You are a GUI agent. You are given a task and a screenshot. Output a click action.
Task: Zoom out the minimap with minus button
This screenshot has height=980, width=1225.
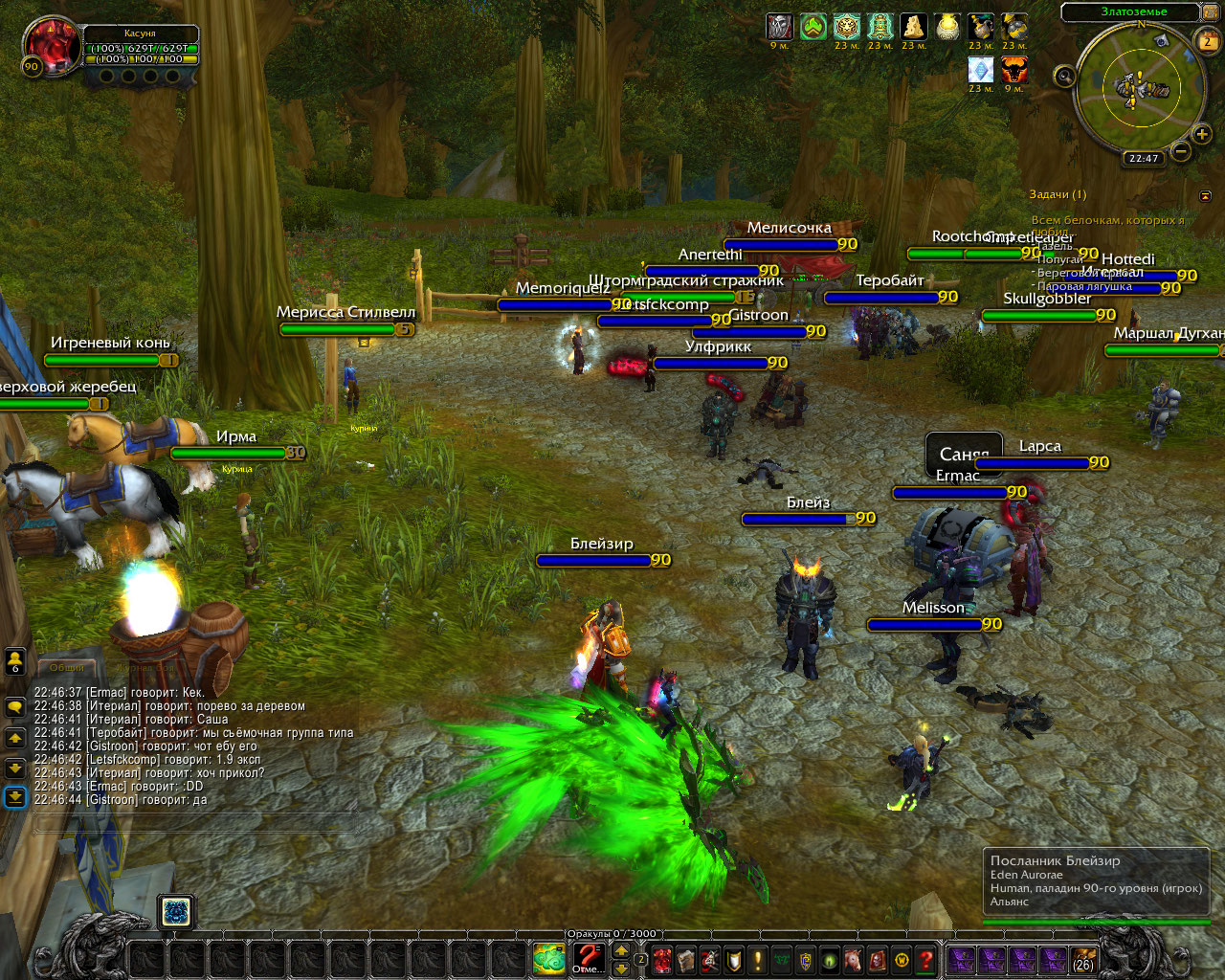tap(1181, 151)
